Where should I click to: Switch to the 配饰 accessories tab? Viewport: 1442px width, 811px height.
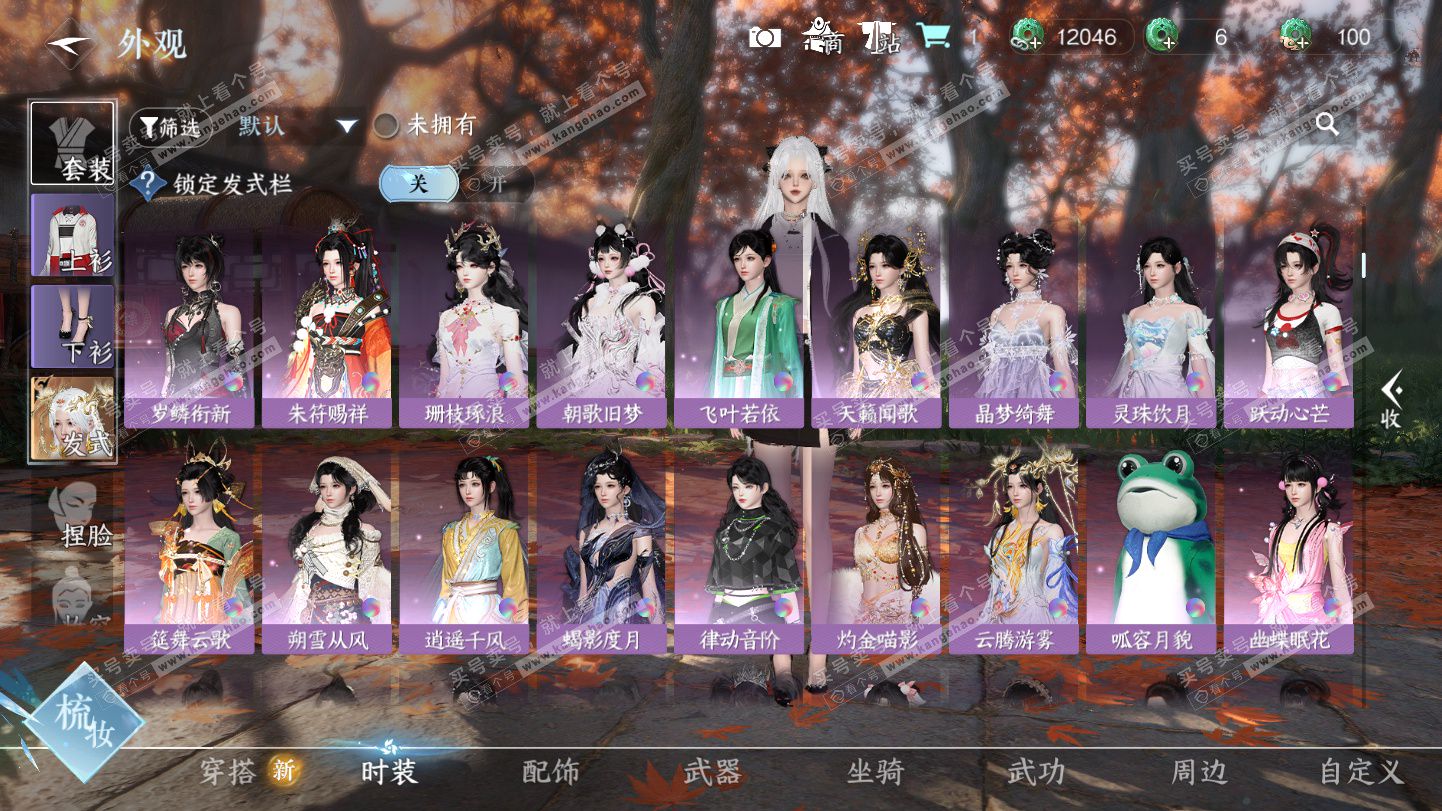click(x=551, y=772)
